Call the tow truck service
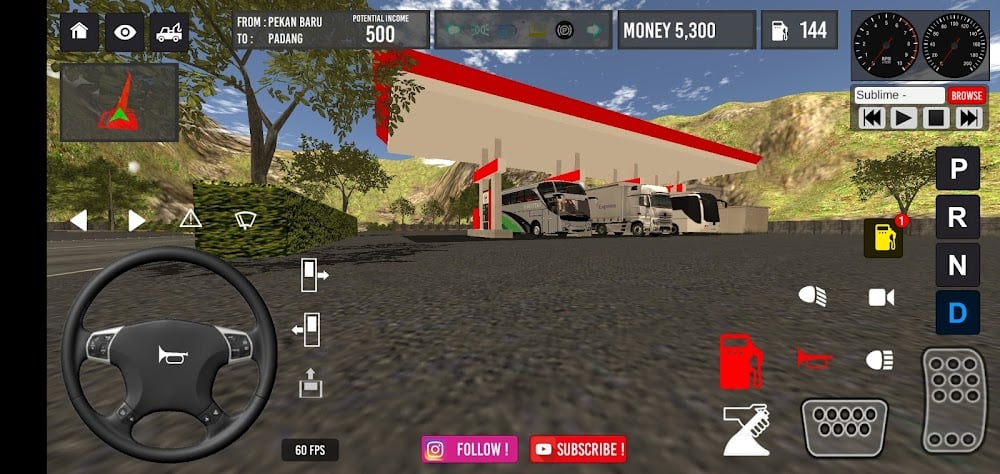This screenshot has height=474, width=1000. tap(170, 32)
